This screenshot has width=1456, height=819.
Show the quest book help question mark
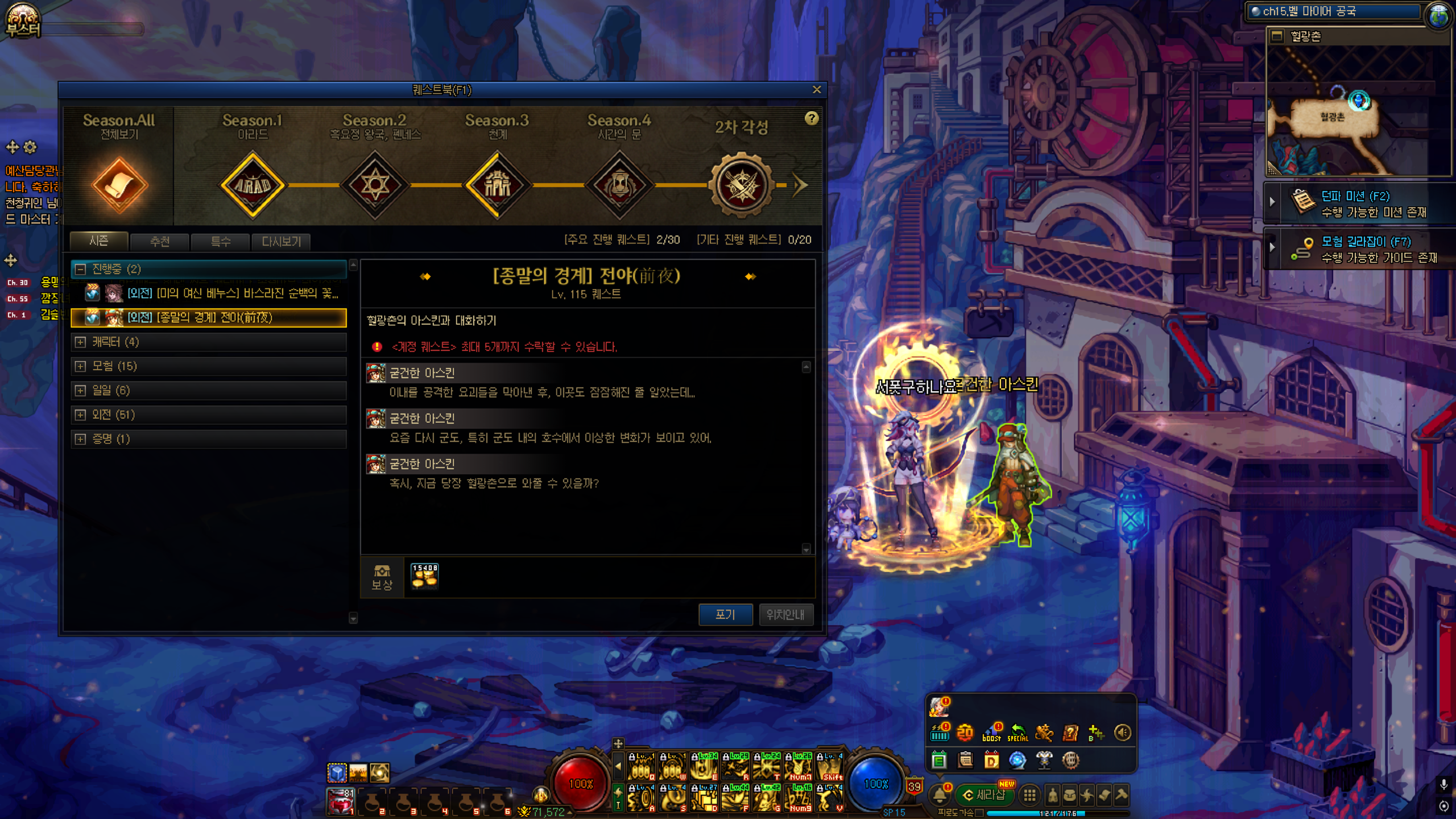[812, 118]
